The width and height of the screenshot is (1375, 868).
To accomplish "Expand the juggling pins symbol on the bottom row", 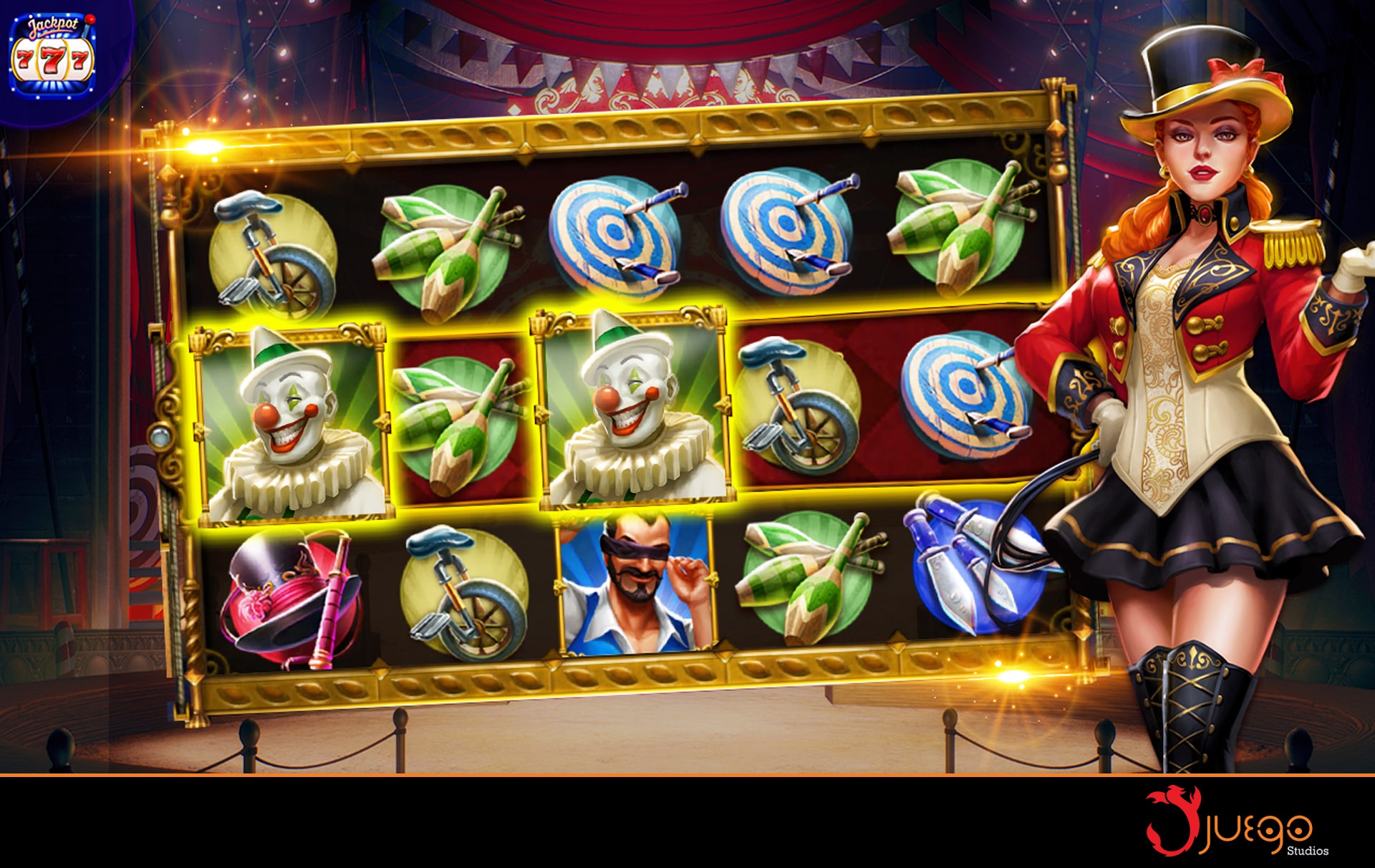I will [x=809, y=580].
